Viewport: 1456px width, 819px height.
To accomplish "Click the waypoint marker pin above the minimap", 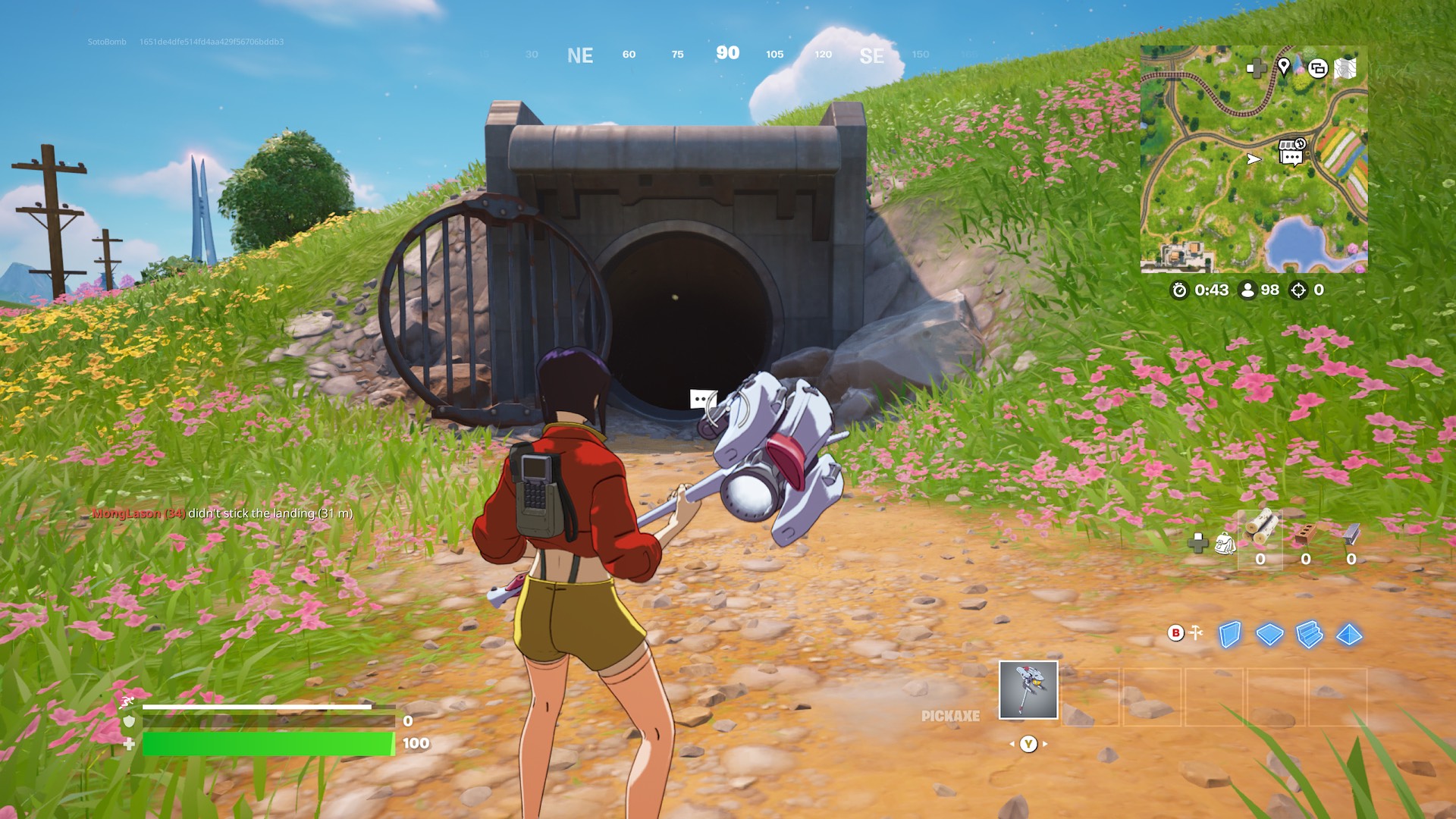I will click(x=1283, y=68).
